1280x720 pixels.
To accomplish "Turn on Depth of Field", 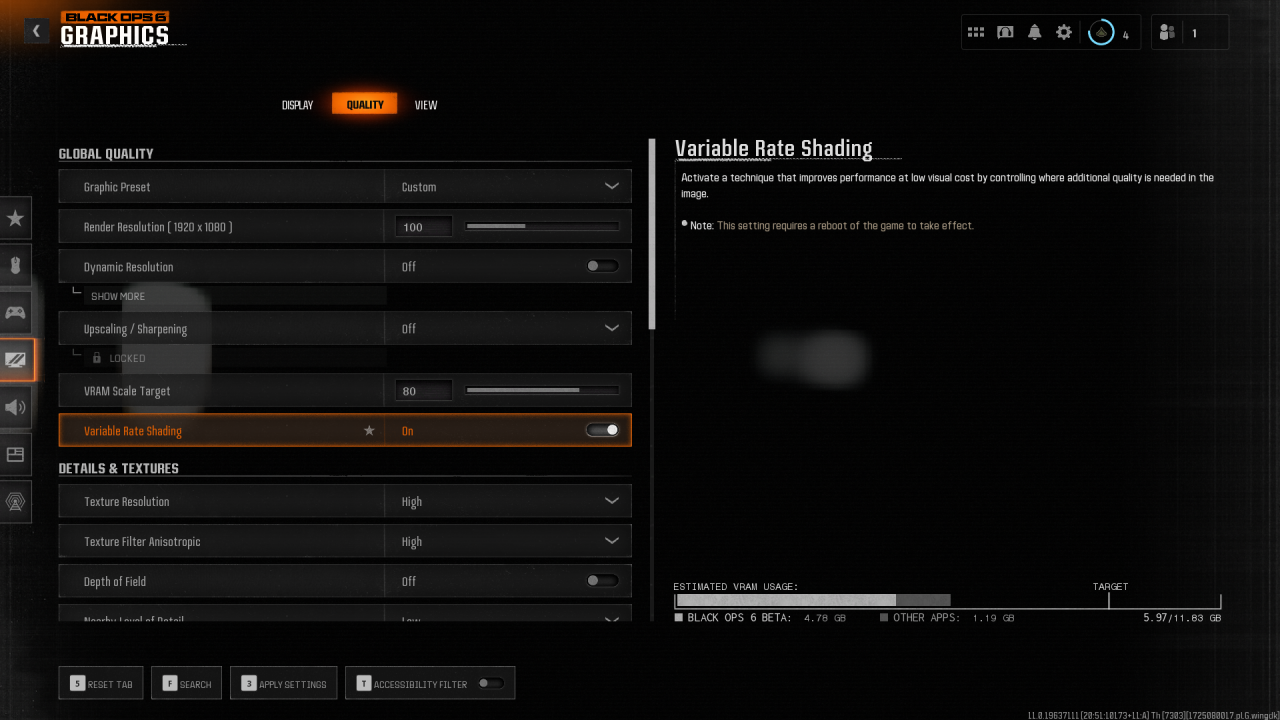I will (601, 580).
